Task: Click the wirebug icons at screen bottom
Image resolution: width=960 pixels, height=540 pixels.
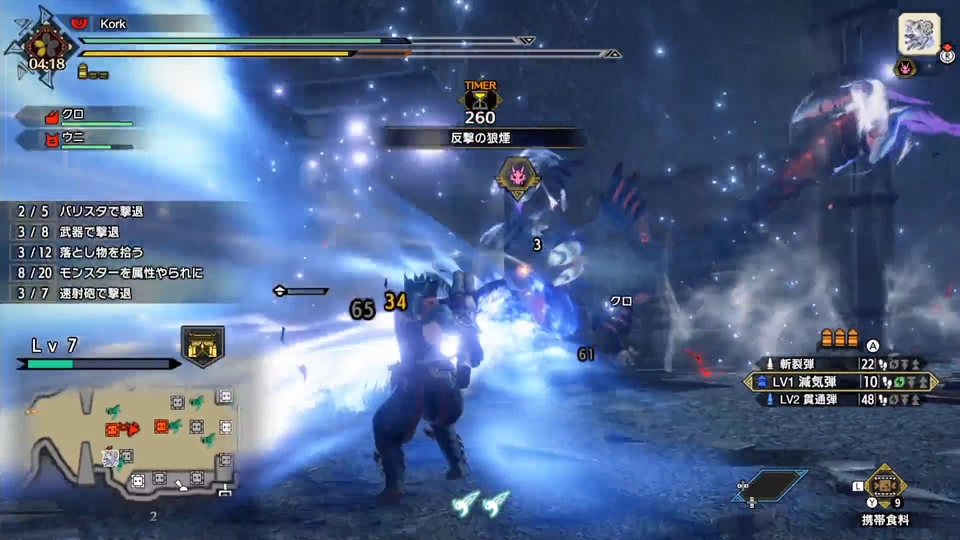Action: point(480,503)
